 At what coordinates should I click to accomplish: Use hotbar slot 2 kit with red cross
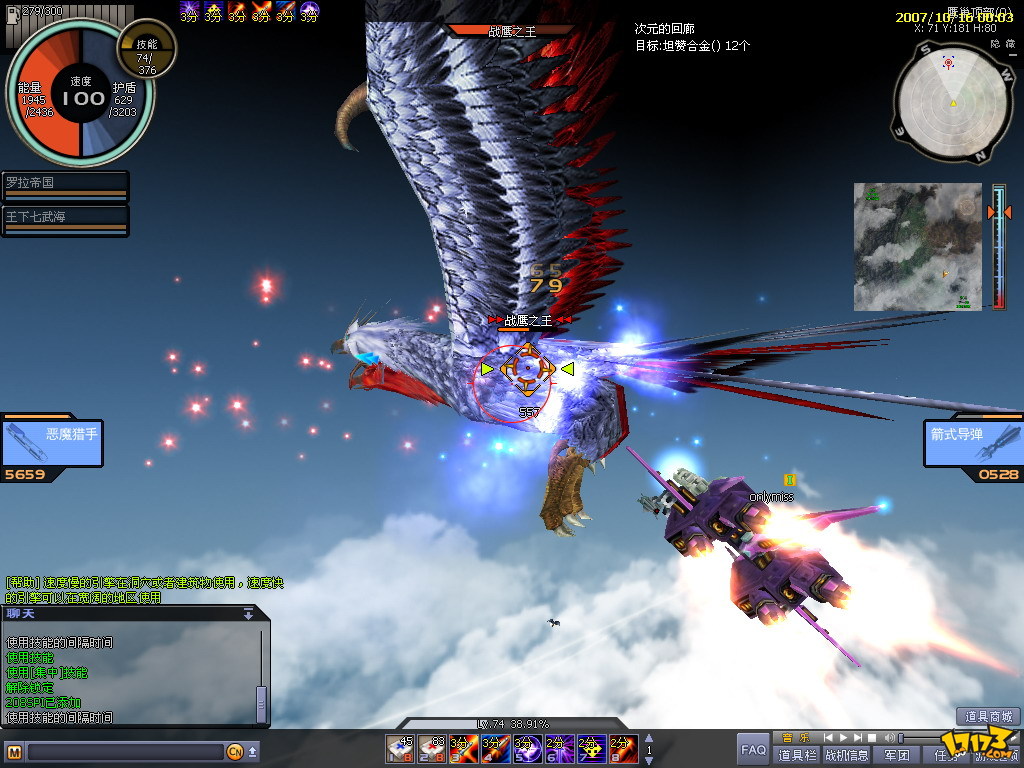tap(431, 748)
